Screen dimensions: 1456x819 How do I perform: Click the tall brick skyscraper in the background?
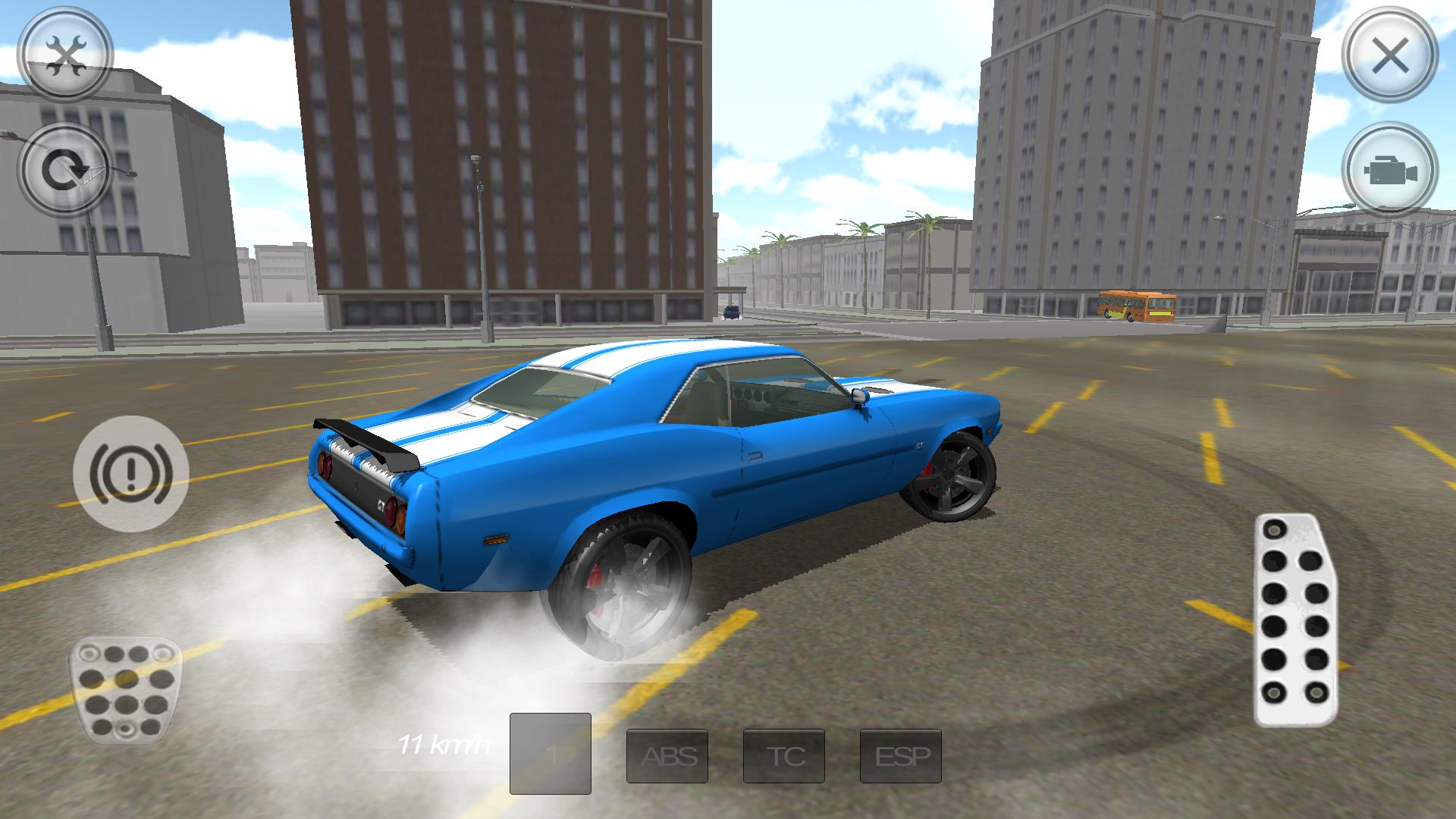(x=493, y=152)
